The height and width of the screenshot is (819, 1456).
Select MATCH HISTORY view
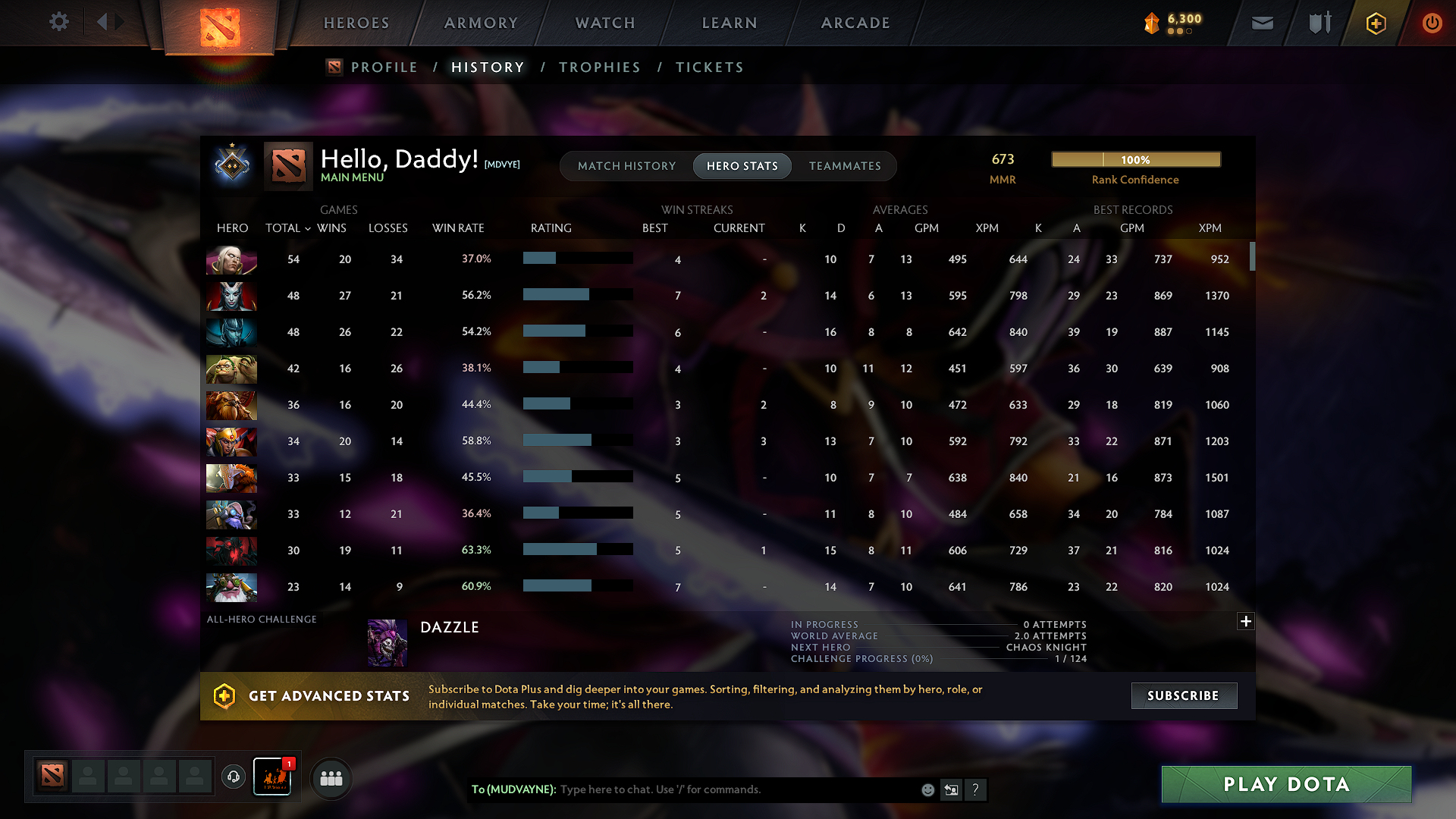pos(626,166)
